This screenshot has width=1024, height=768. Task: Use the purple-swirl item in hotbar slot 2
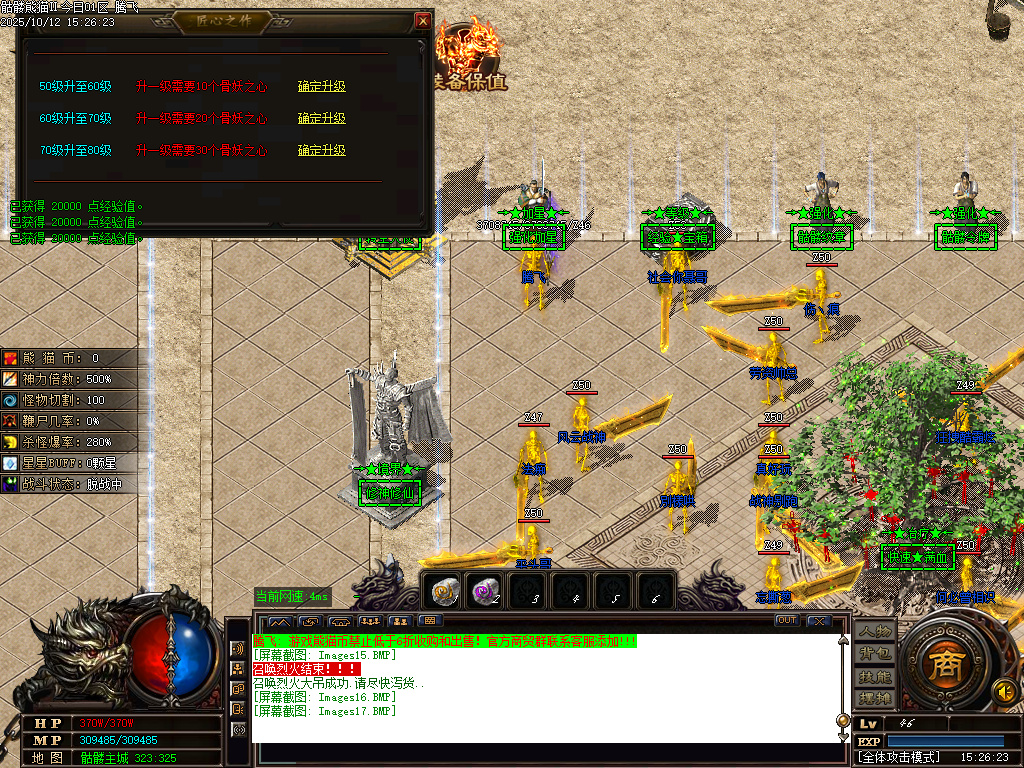[x=486, y=591]
